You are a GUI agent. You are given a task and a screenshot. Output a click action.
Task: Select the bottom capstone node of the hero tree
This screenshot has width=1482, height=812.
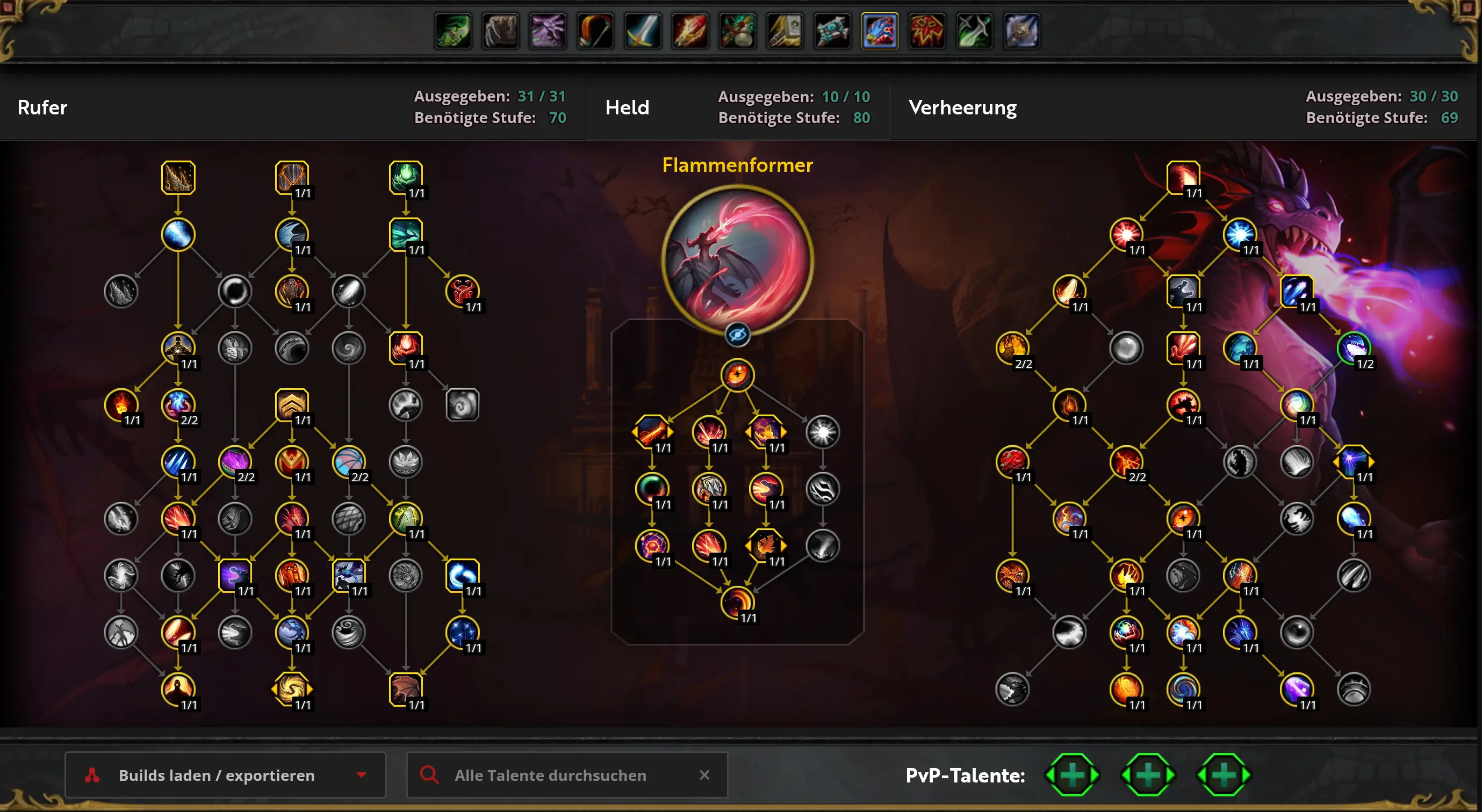click(x=737, y=602)
